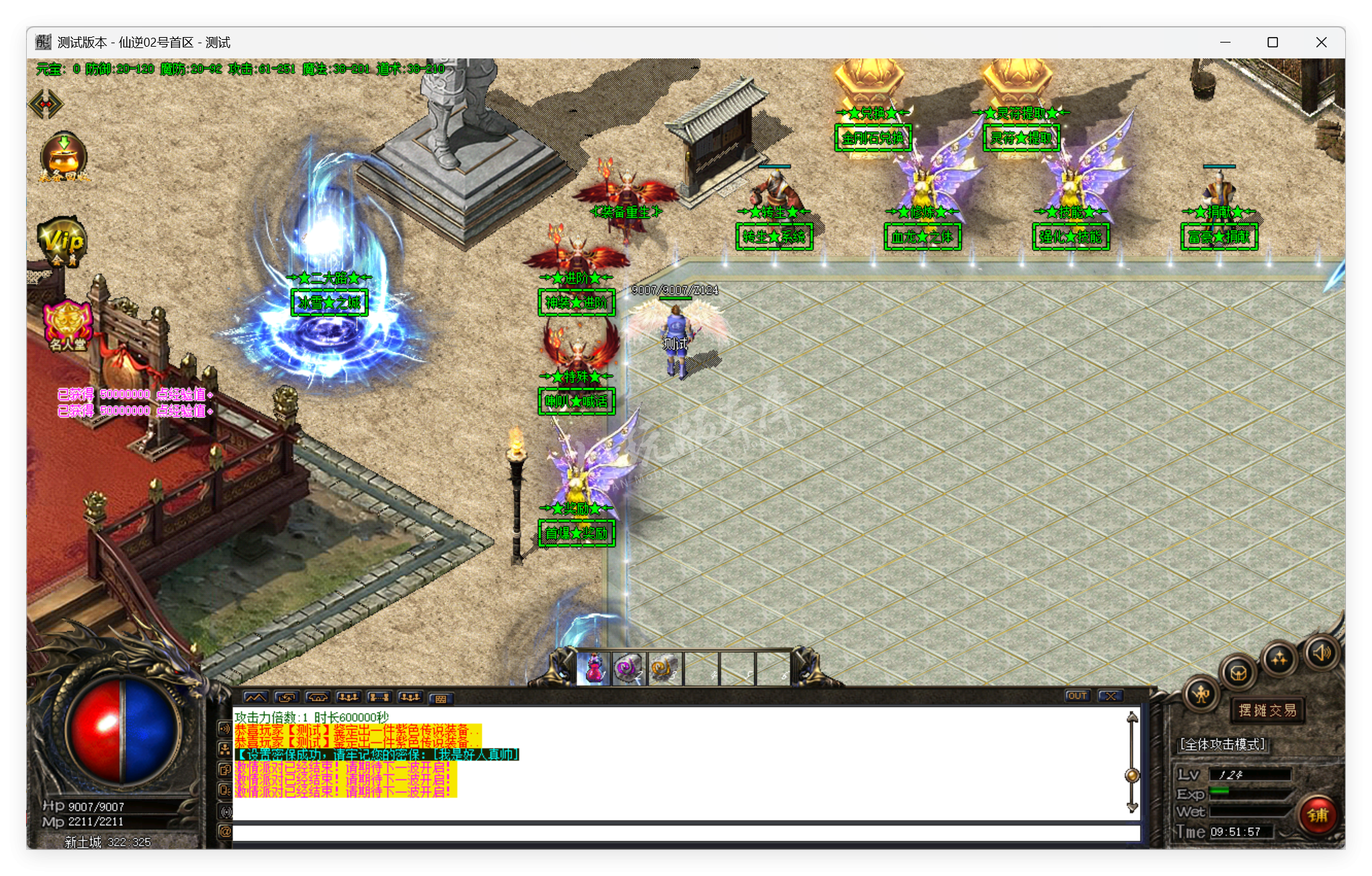
Task: Toggle the red-eyed diamond arrow button
Action: click(x=46, y=104)
